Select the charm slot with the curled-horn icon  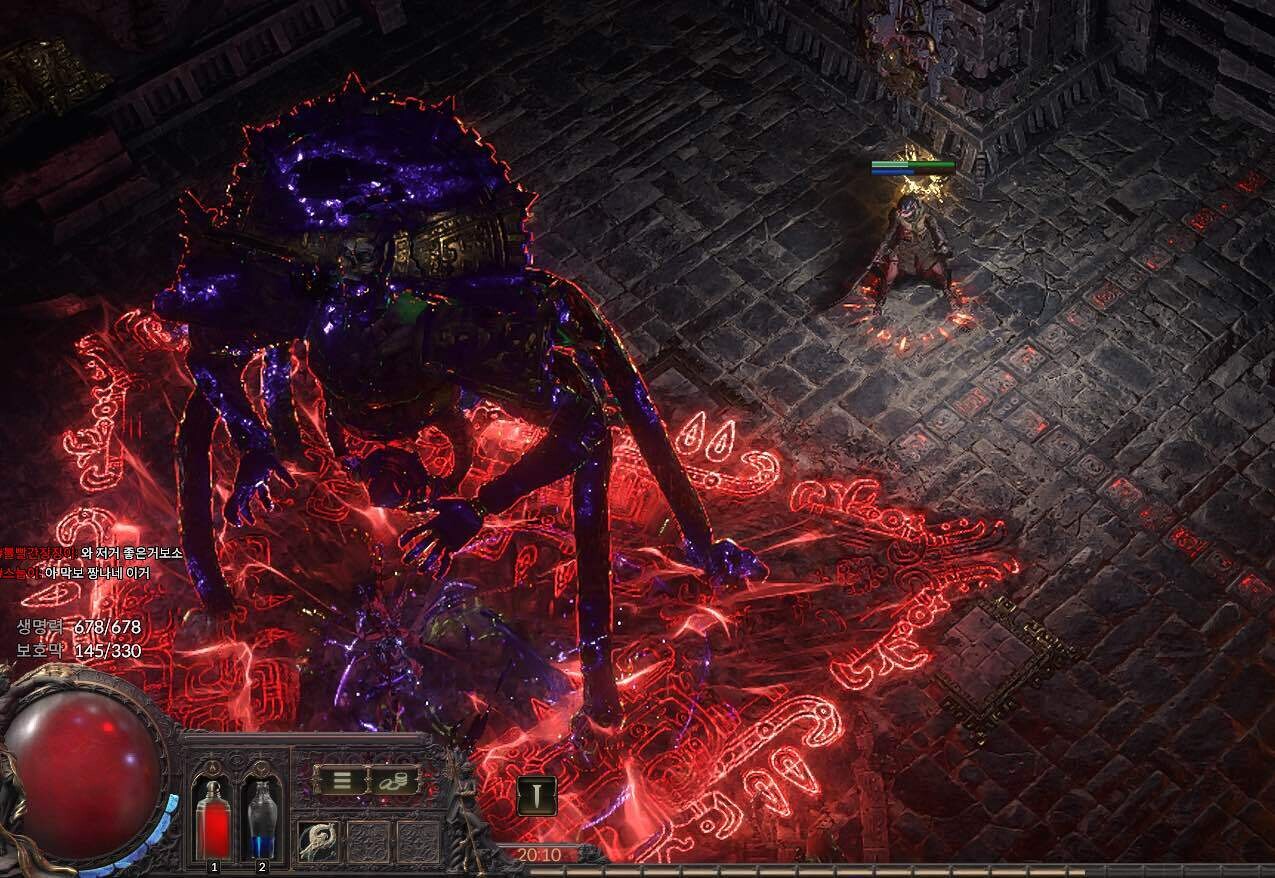pos(319,841)
